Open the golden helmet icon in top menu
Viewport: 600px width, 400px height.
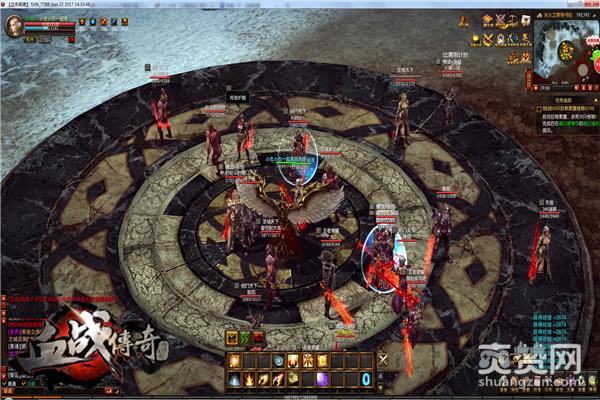coord(488,20)
